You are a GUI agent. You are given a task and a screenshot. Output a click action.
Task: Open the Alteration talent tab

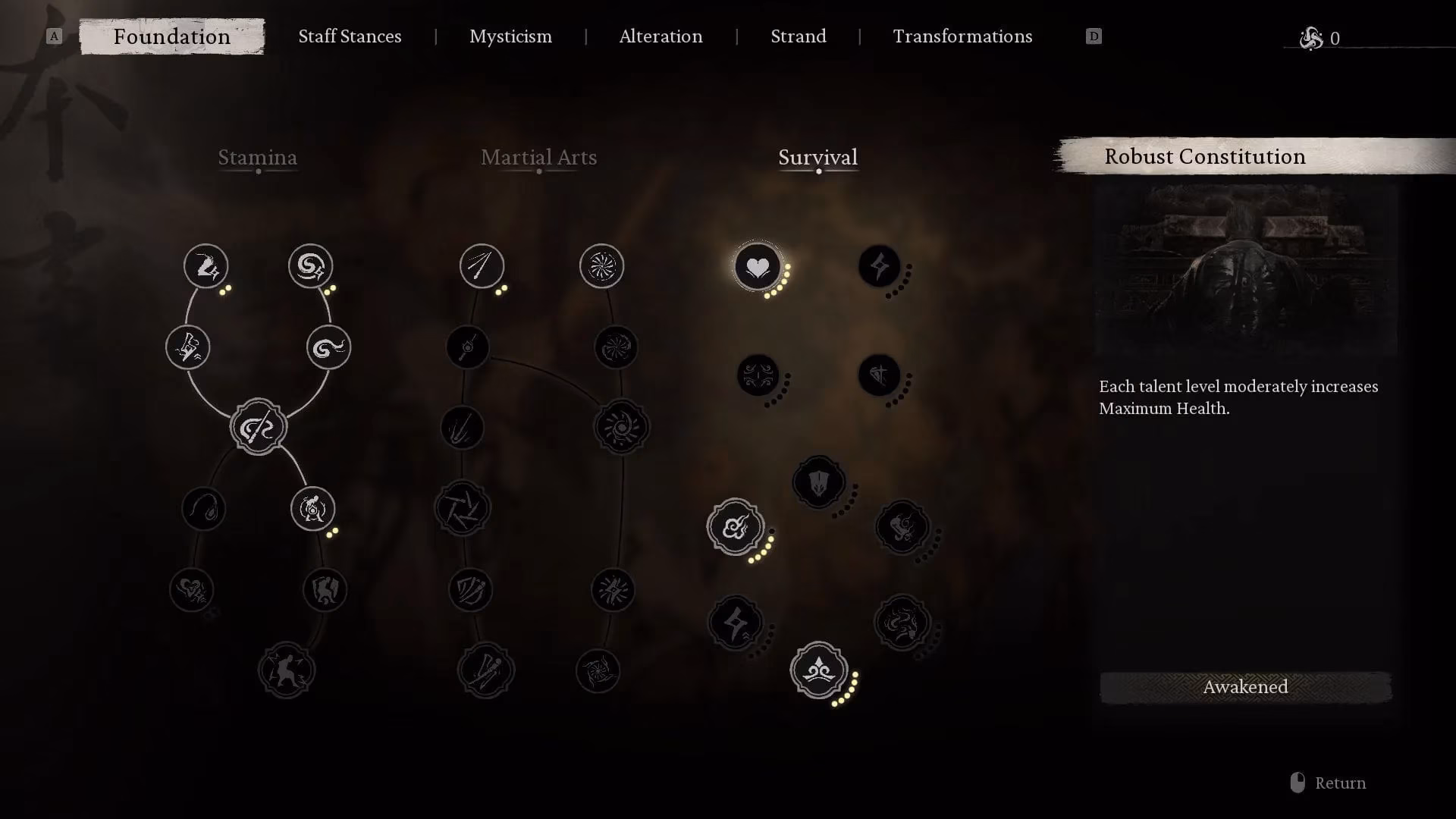(x=661, y=36)
